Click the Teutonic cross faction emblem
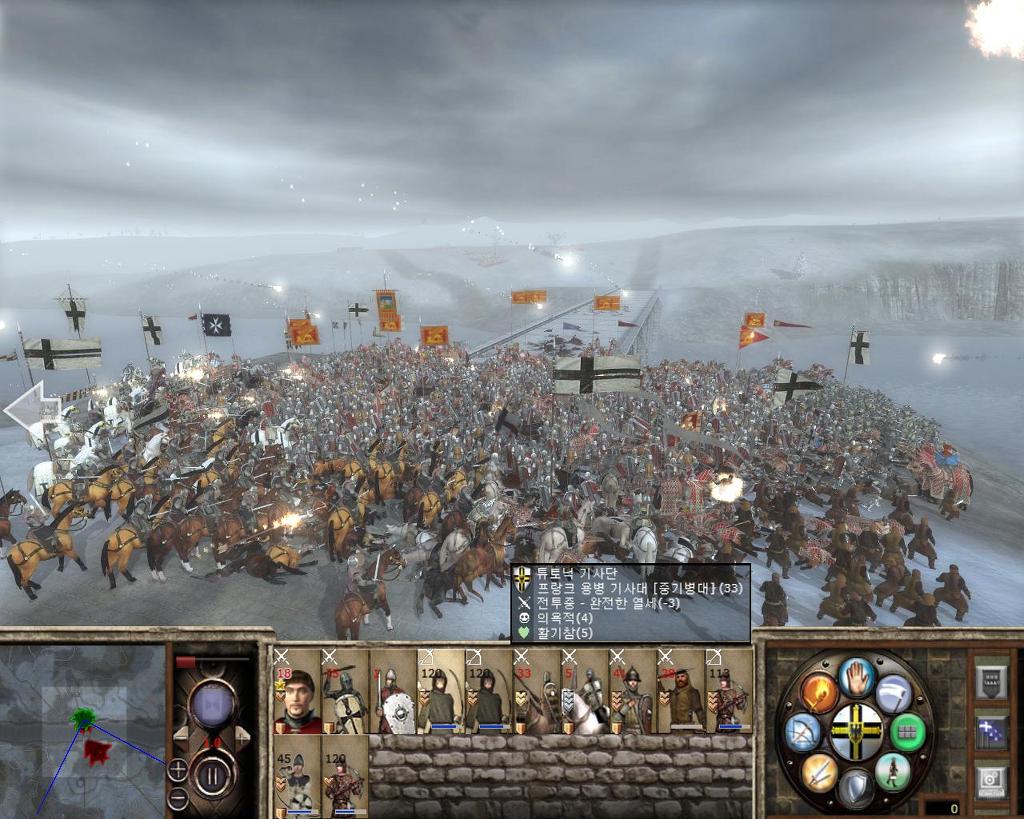The width and height of the screenshot is (1024, 819). (x=857, y=731)
